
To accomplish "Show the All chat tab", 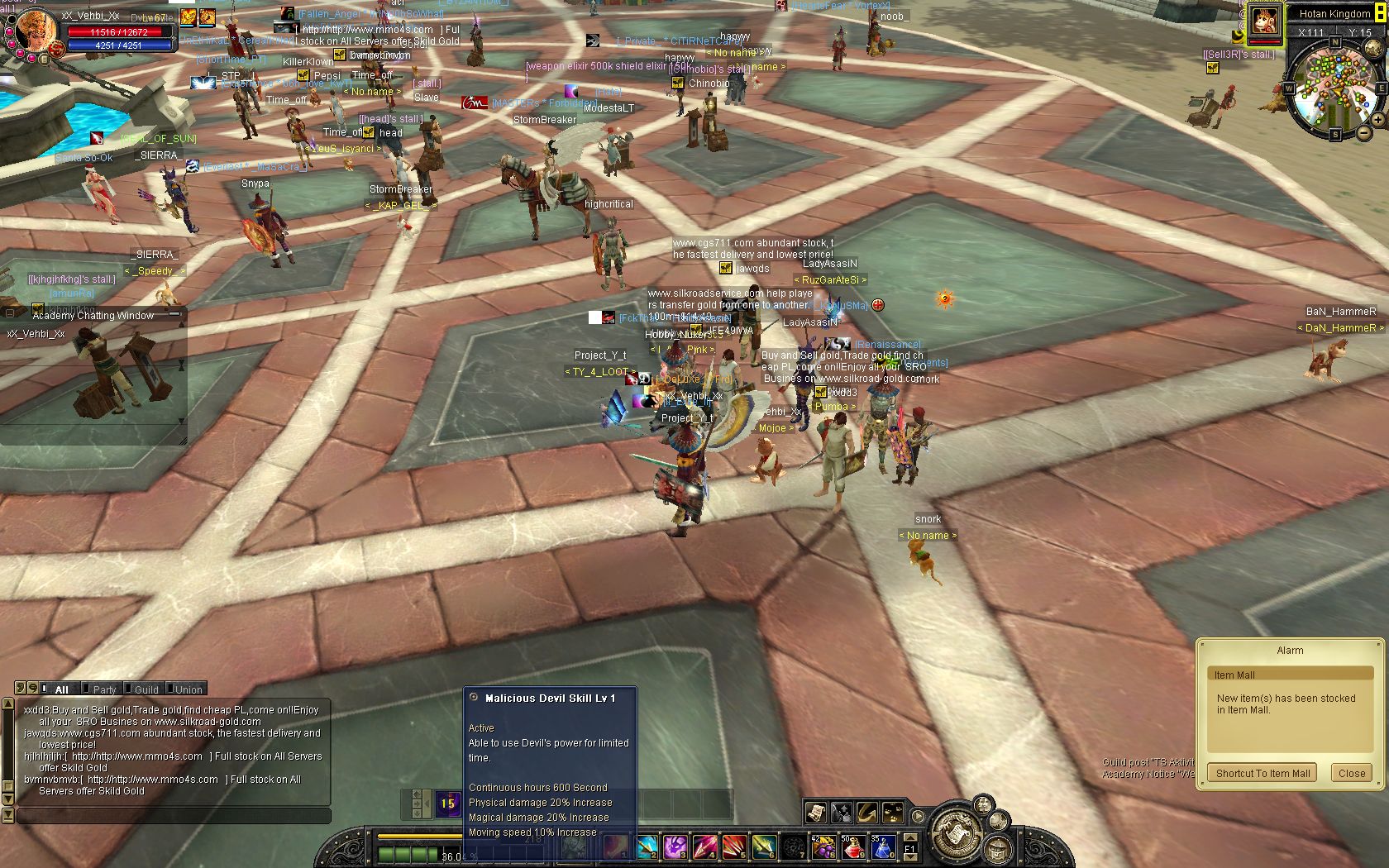I will tap(60, 689).
